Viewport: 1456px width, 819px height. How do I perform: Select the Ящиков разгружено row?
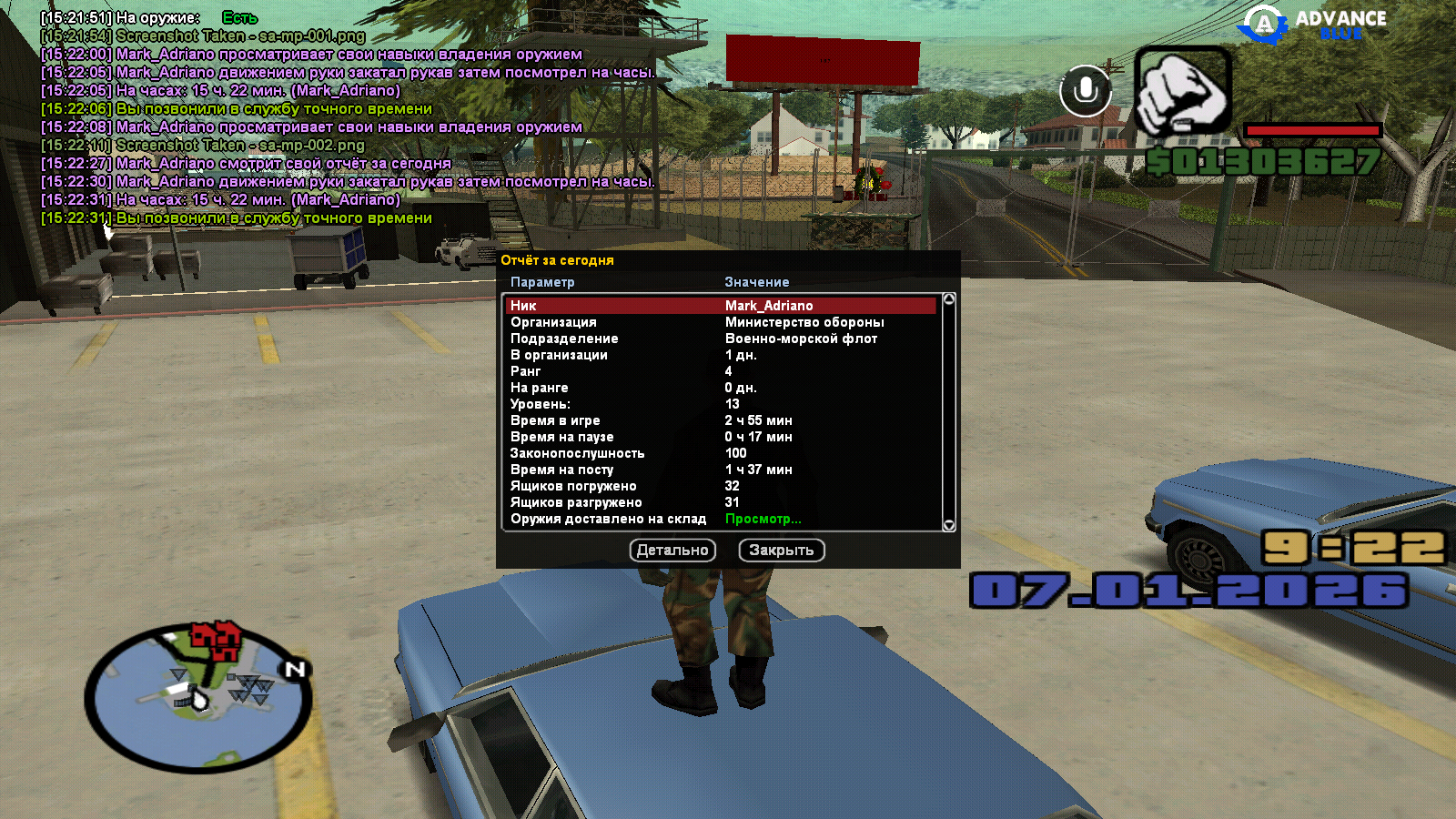point(721,502)
